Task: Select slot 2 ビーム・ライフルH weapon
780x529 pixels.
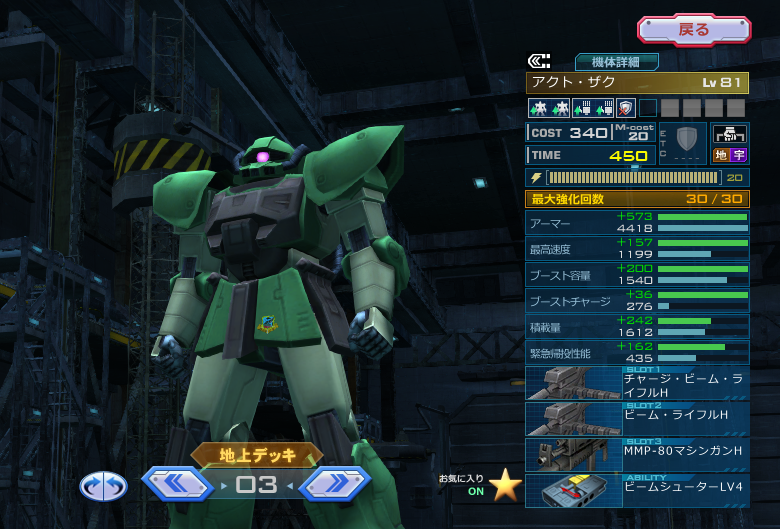Action: [637, 420]
